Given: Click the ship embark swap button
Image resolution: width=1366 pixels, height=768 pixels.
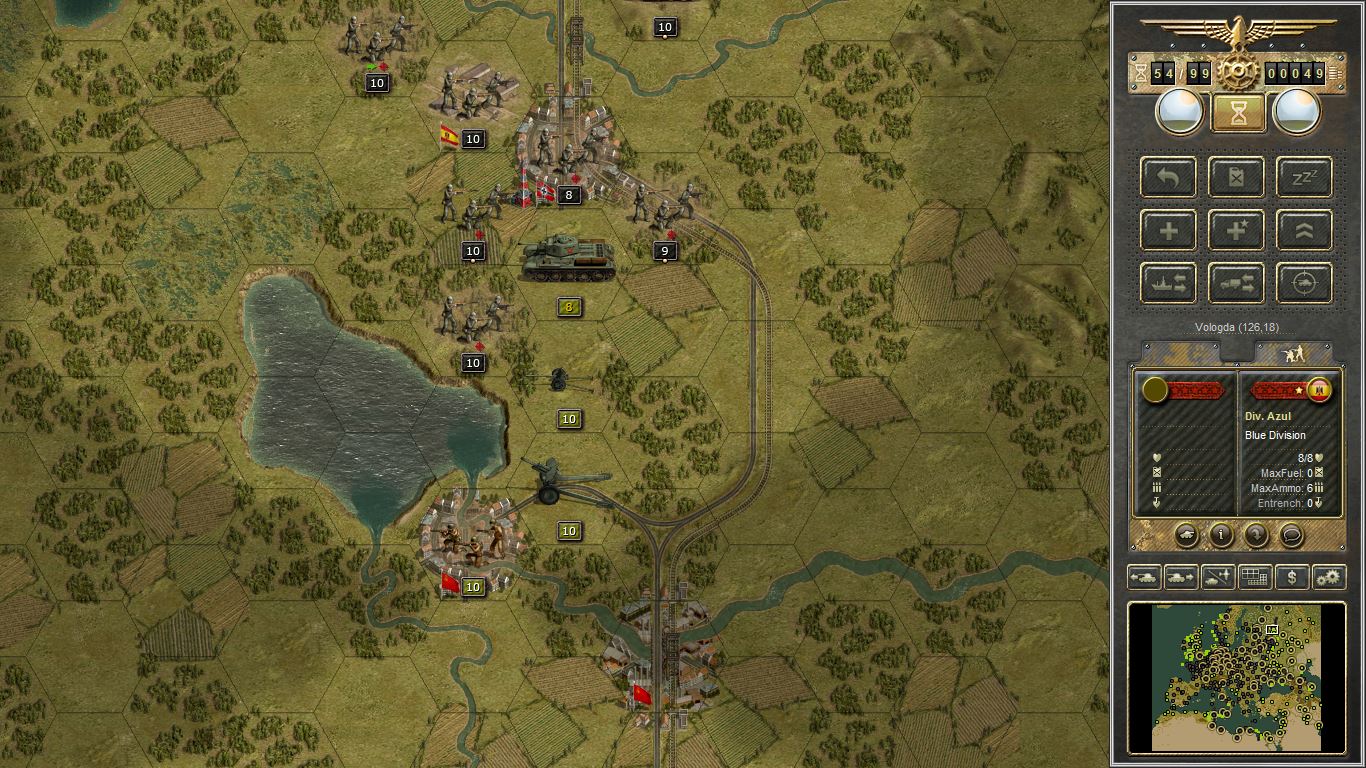Looking at the screenshot, I should [x=1169, y=284].
